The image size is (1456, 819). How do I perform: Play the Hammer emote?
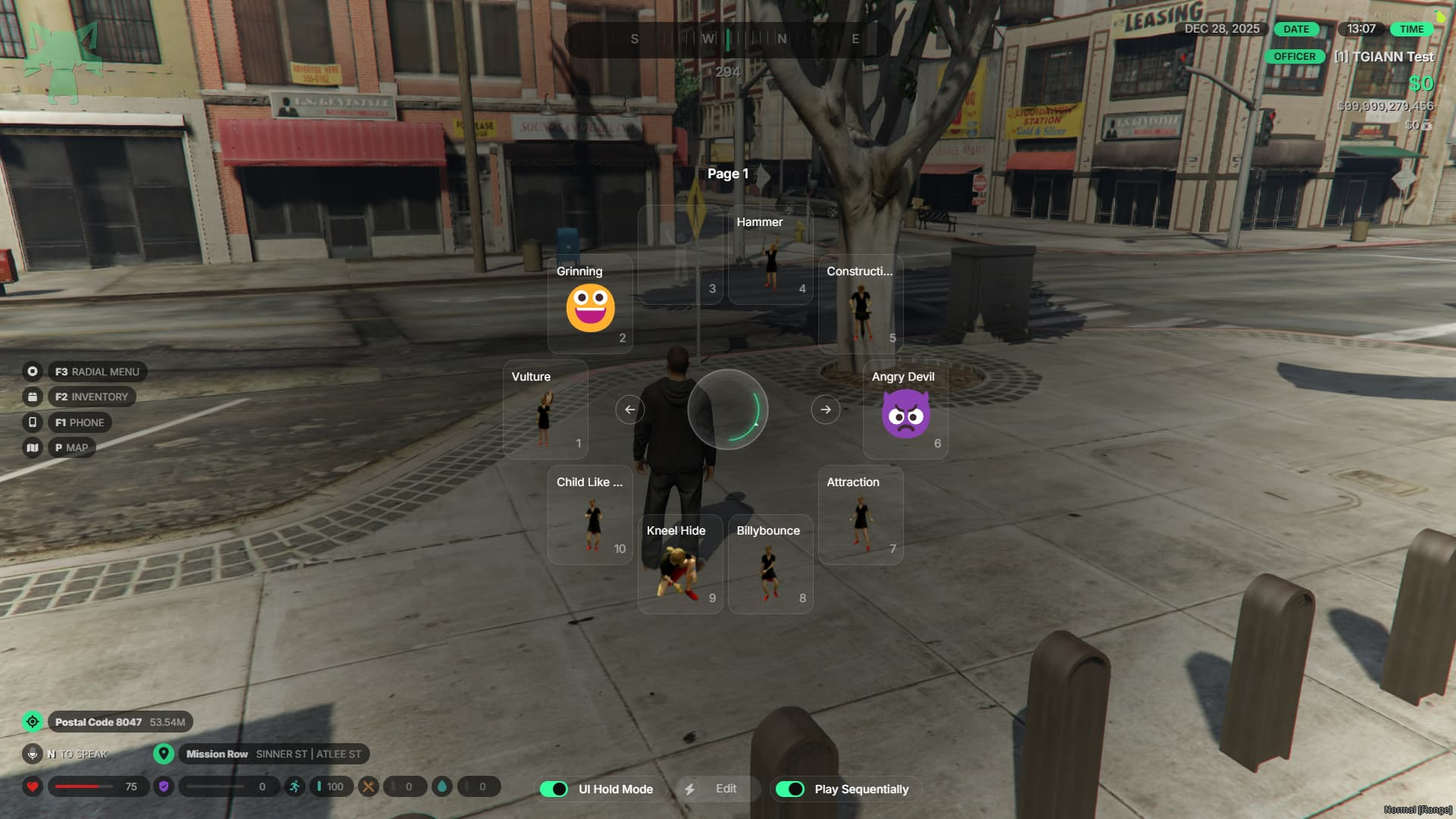770,255
